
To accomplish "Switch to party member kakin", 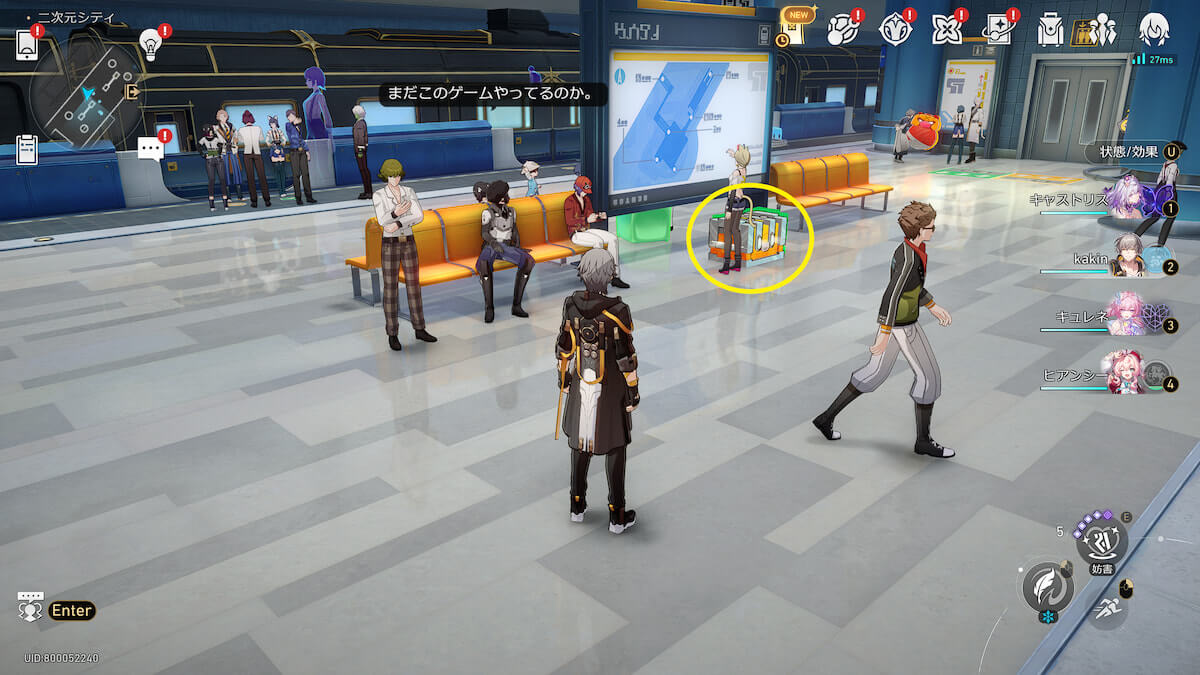I will [1129, 259].
